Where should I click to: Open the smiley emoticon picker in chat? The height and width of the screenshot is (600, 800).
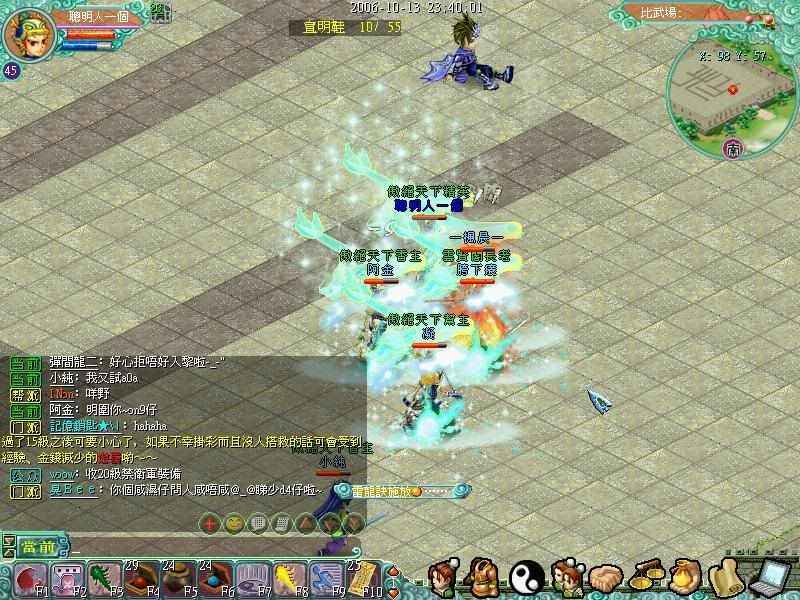(232, 522)
